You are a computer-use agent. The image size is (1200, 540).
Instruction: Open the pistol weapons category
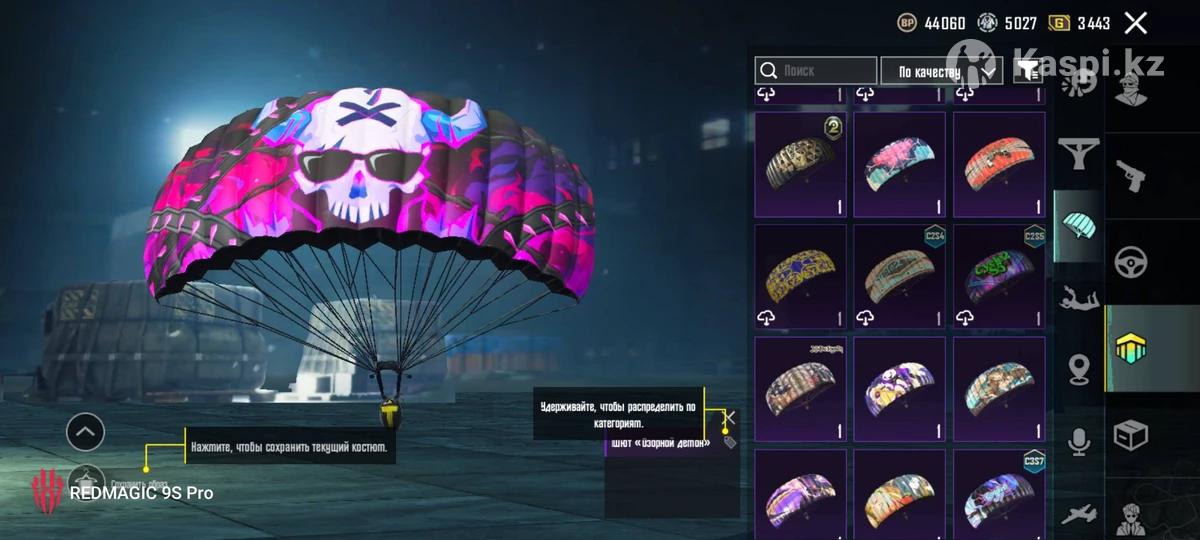click(1131, 176)
